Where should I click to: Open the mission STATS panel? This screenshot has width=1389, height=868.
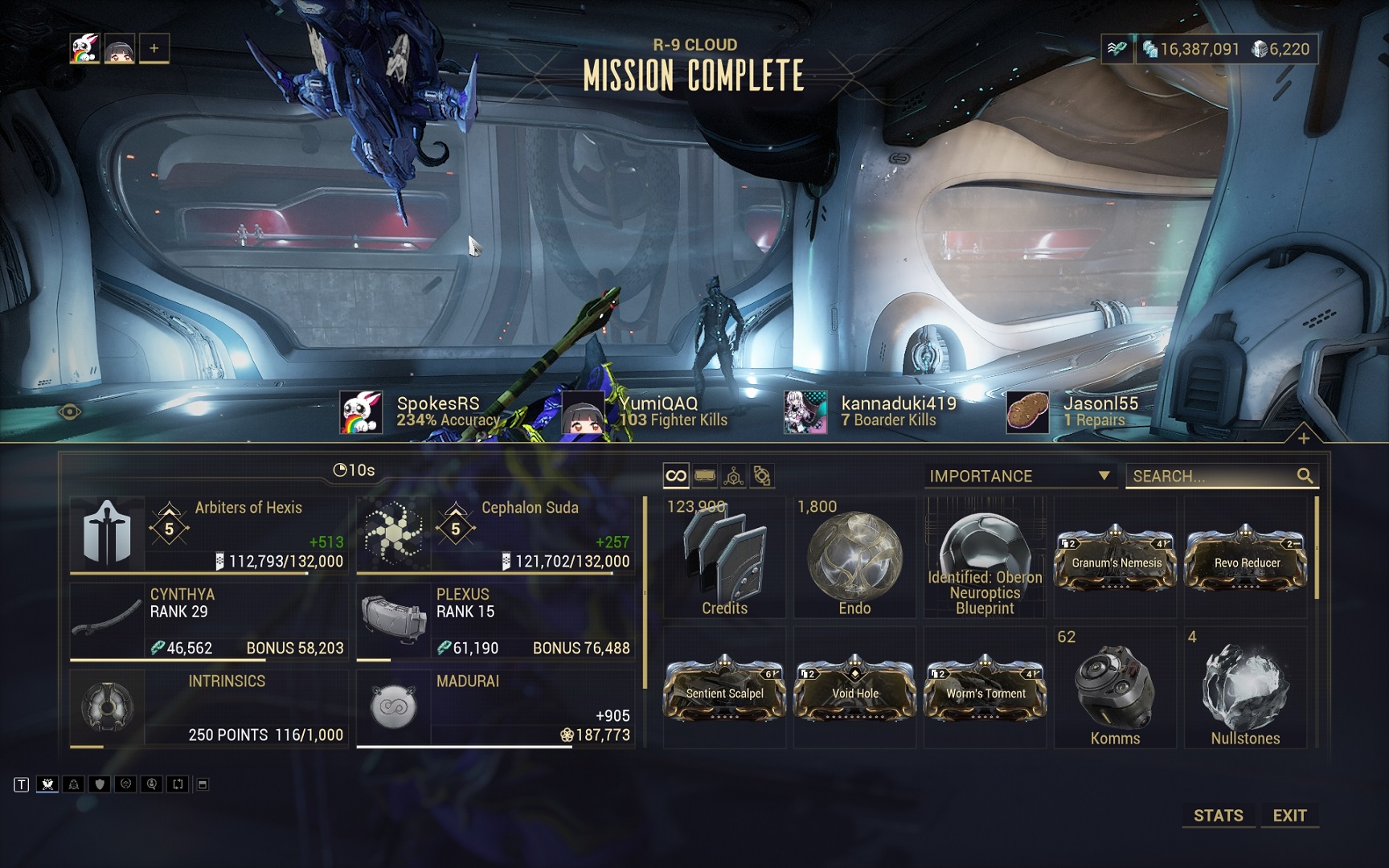click(1218, 815)
